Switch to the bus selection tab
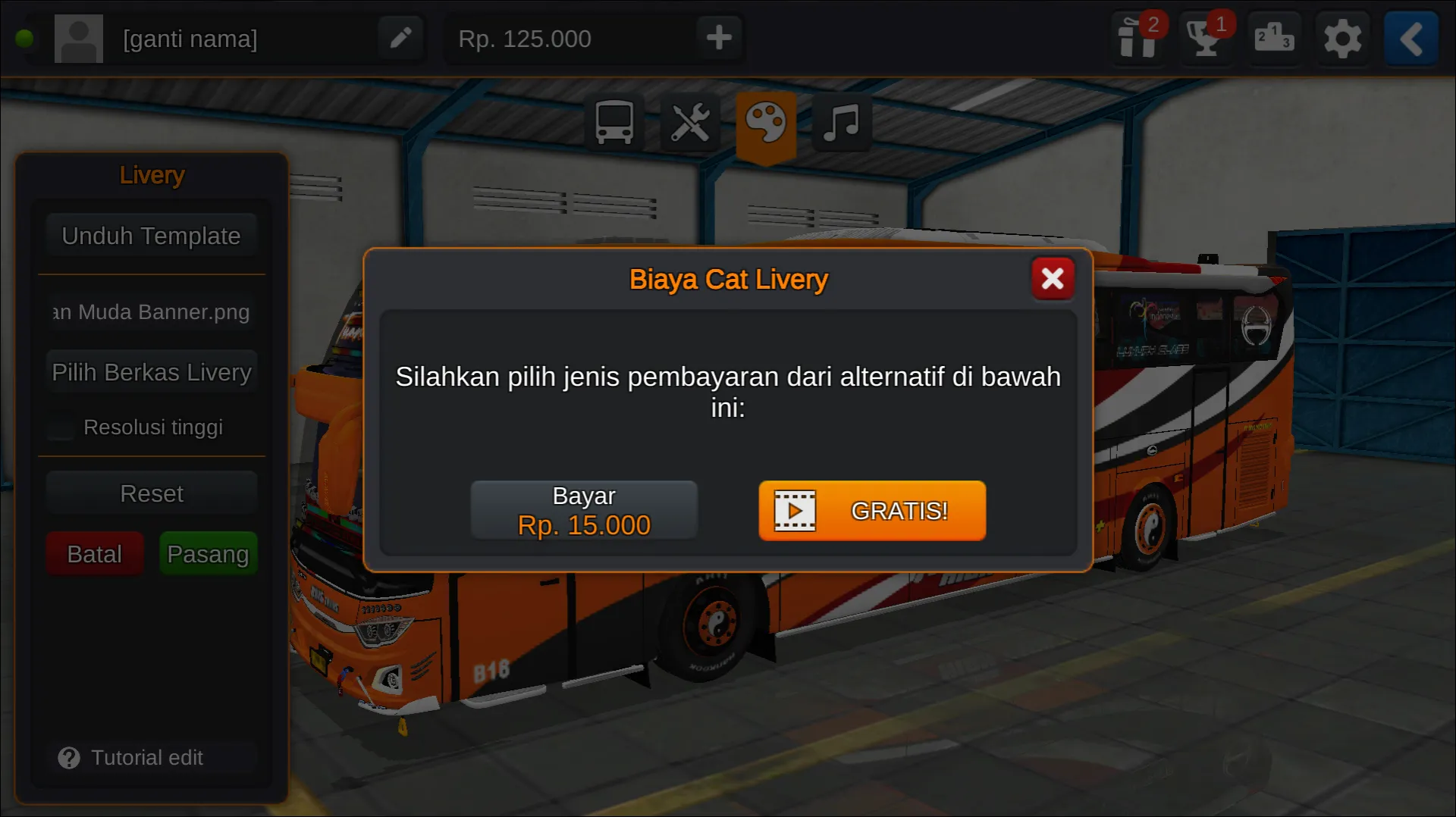Viewport: 1456px width, 817px height. [614, 123]
